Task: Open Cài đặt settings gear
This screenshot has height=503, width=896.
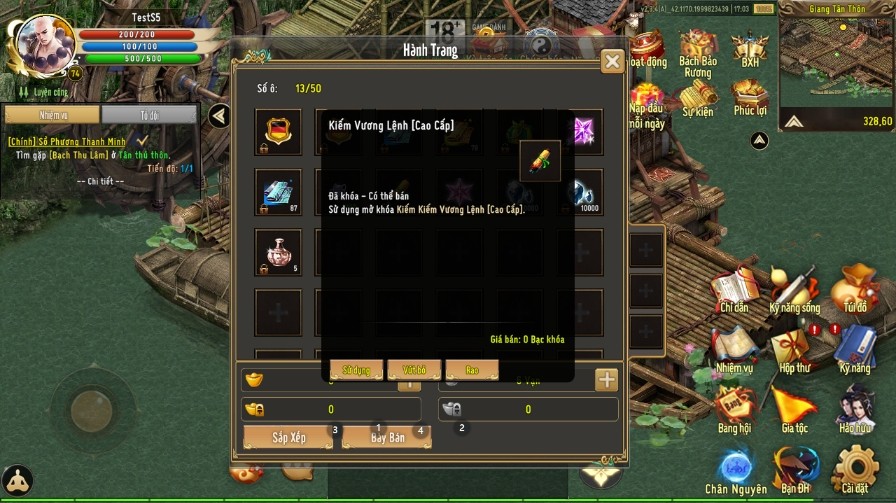Action: 854,470
